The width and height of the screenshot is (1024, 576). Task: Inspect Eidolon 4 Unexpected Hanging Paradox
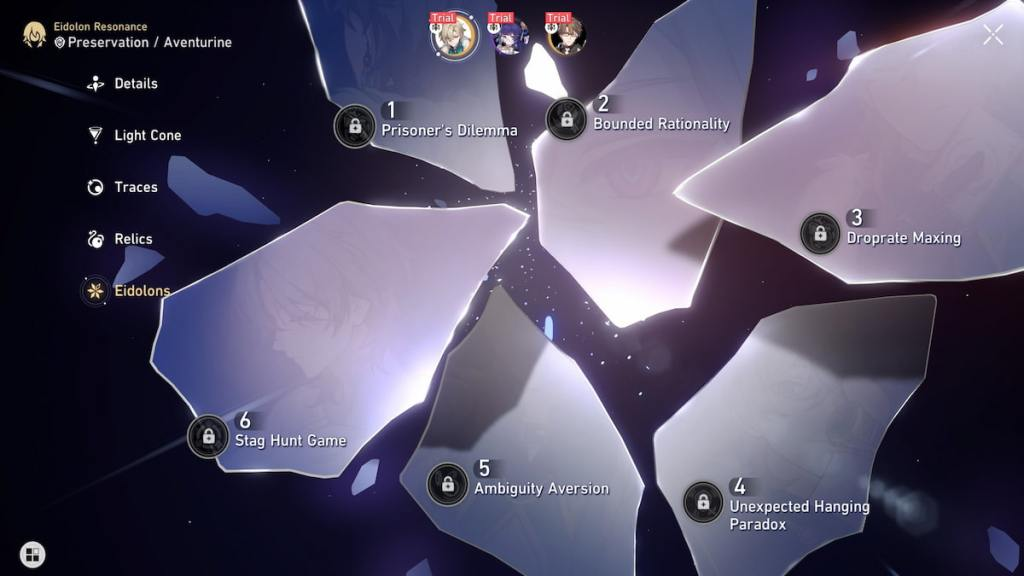pos(704,502)
